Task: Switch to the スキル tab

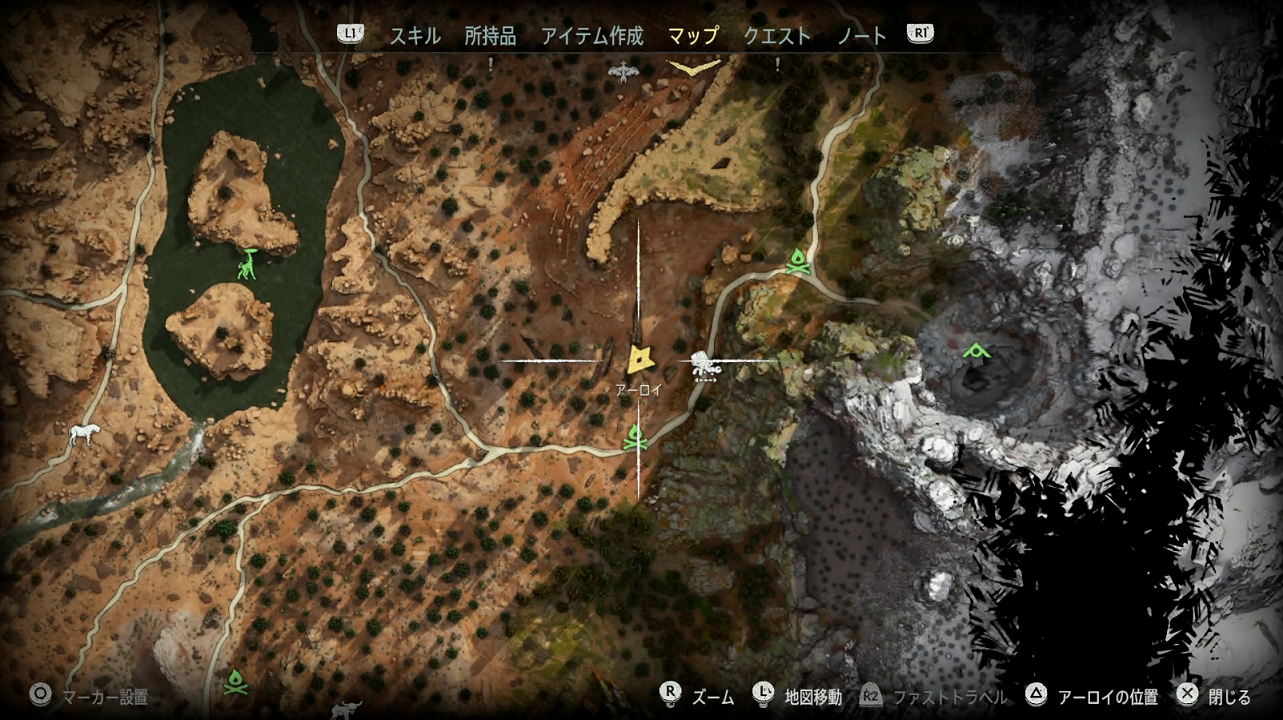Action: click(414, 36)
